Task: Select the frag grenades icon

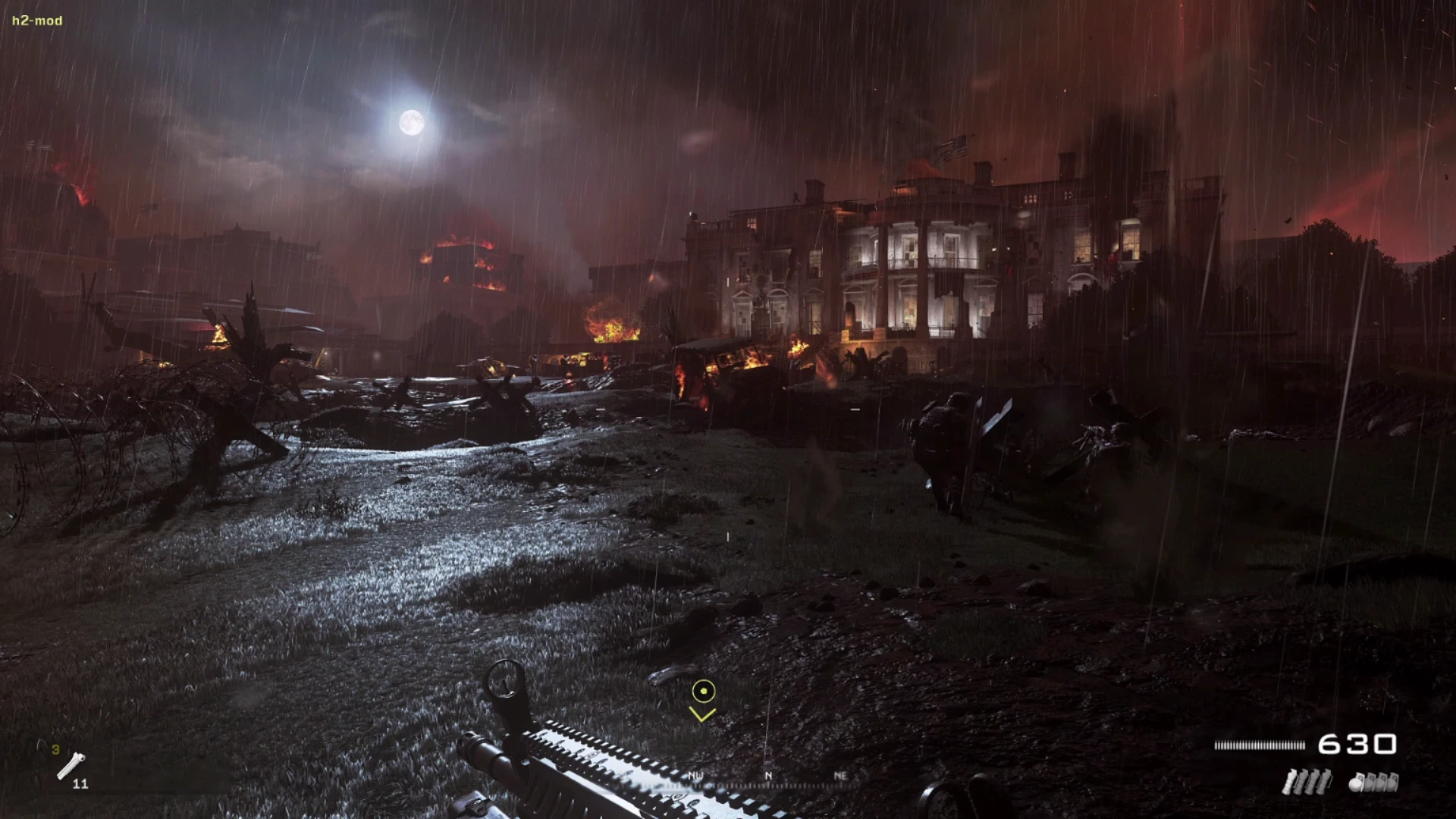Action: click(1373, 783)
